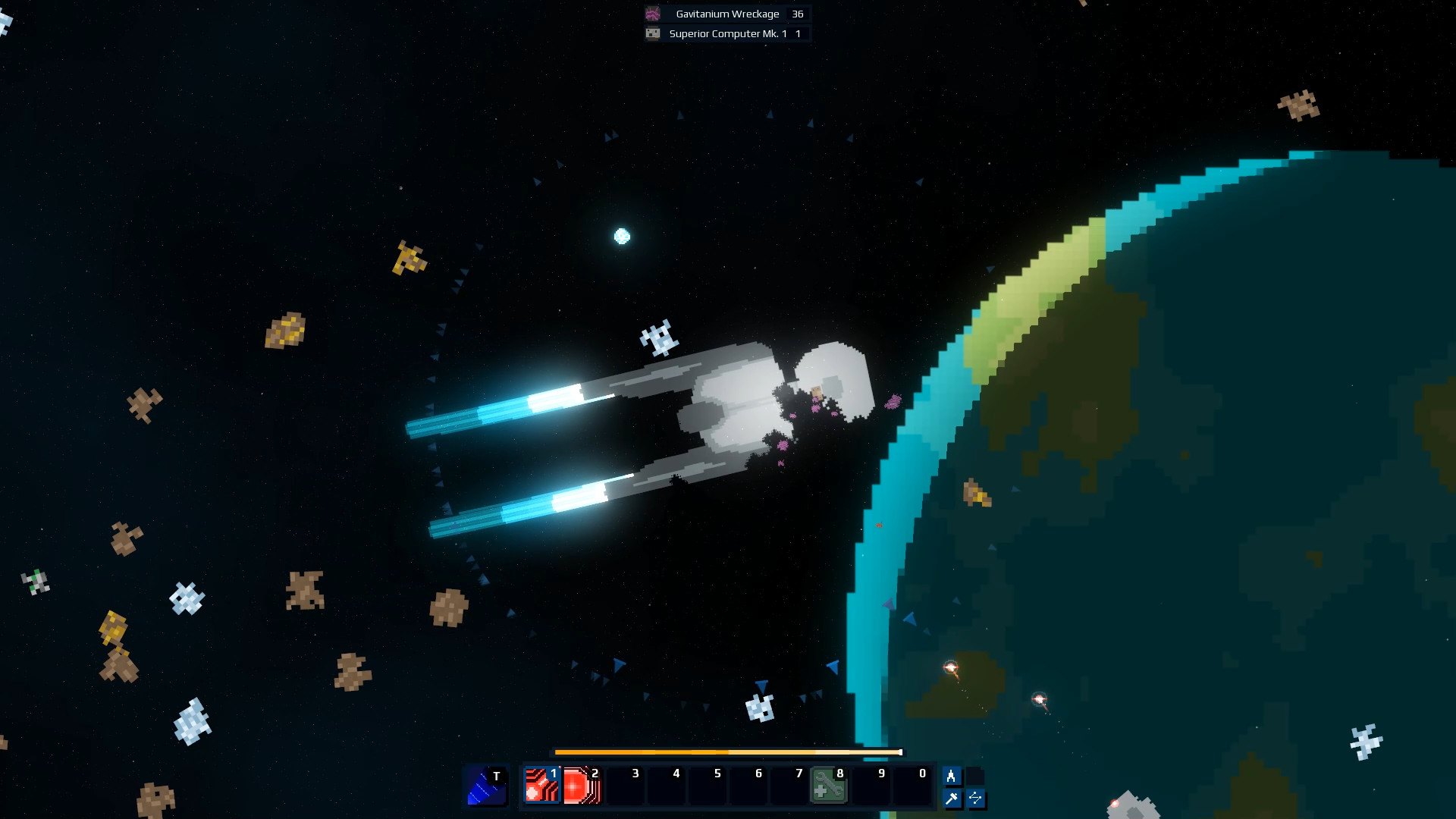Open the node network icon at bottom right corner
The width and height of the screenshot is (1456, 819).
[x=974, y=798]
